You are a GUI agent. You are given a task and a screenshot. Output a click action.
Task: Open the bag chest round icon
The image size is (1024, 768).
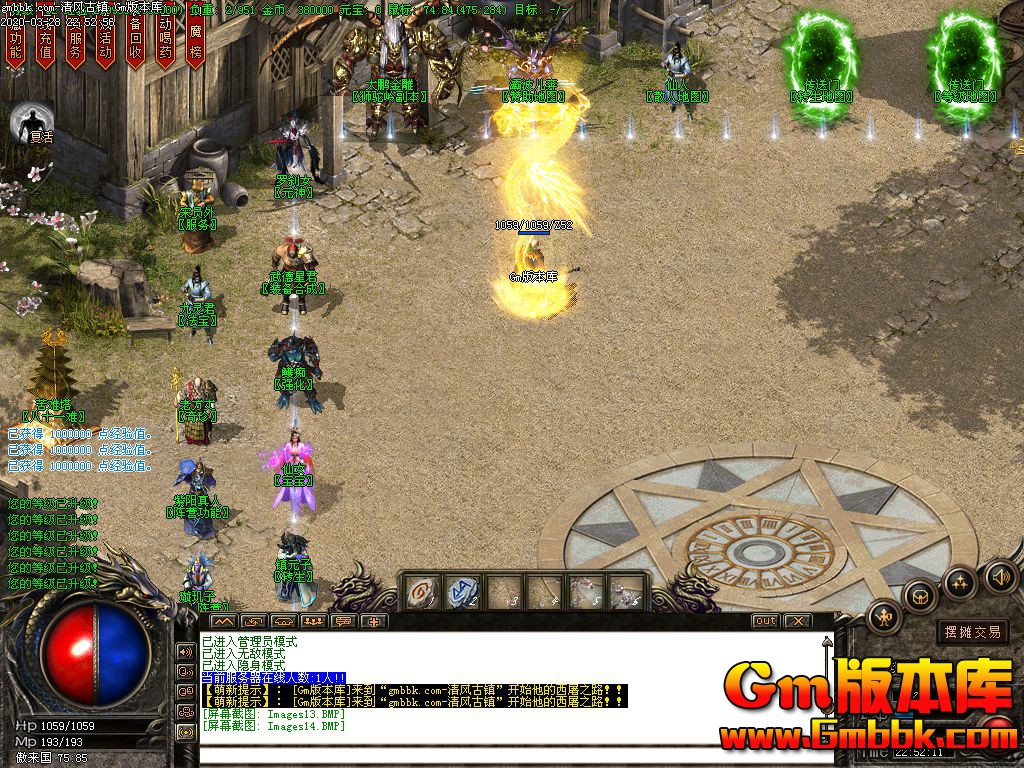920,597
